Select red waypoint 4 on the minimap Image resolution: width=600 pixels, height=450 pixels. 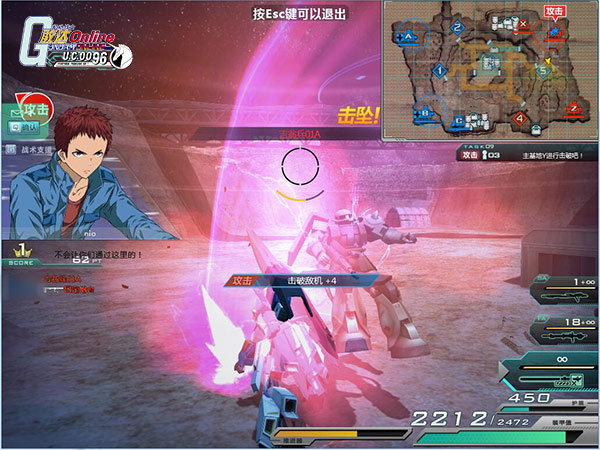pos(519,118)
